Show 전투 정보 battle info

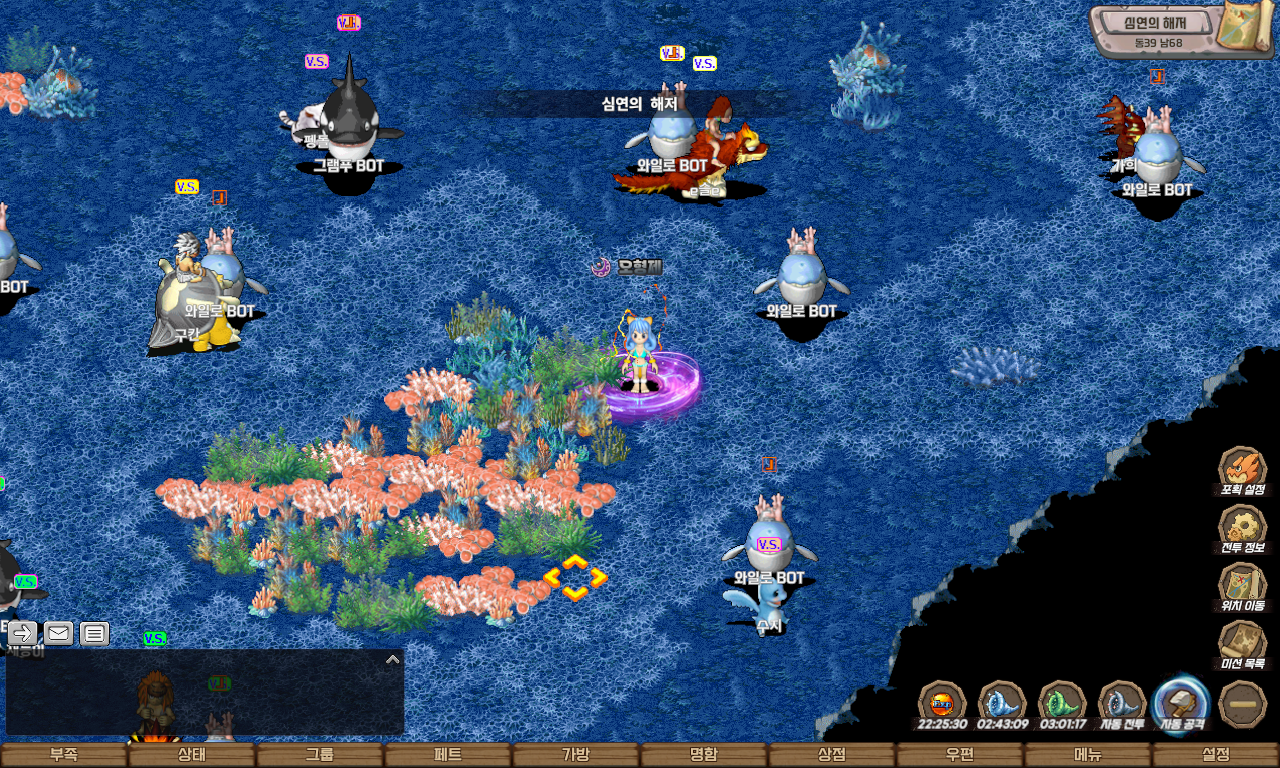click(1242, 528)
